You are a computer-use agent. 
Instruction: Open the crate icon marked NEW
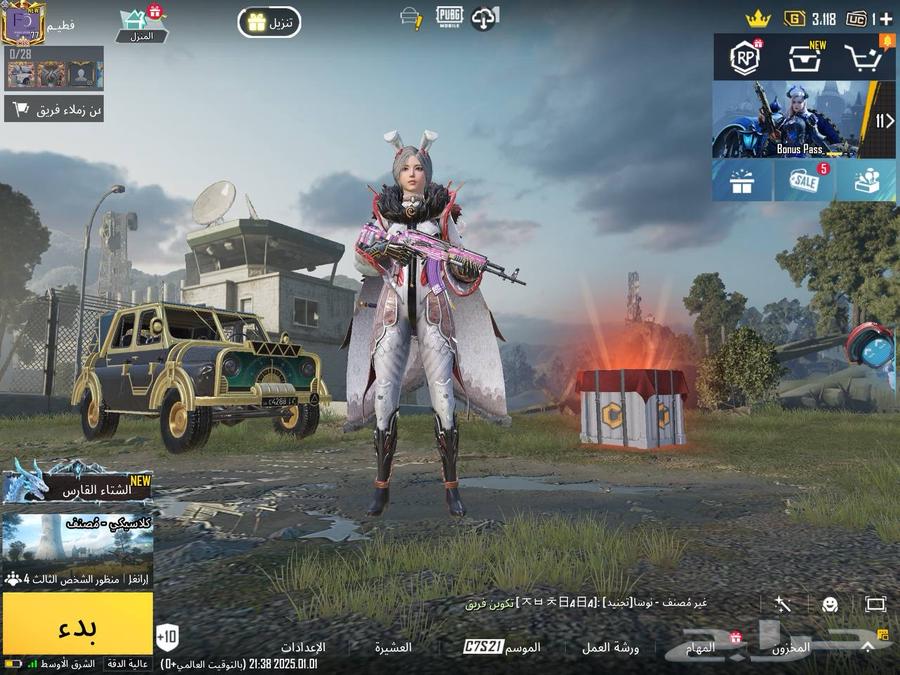coord(804,59)
